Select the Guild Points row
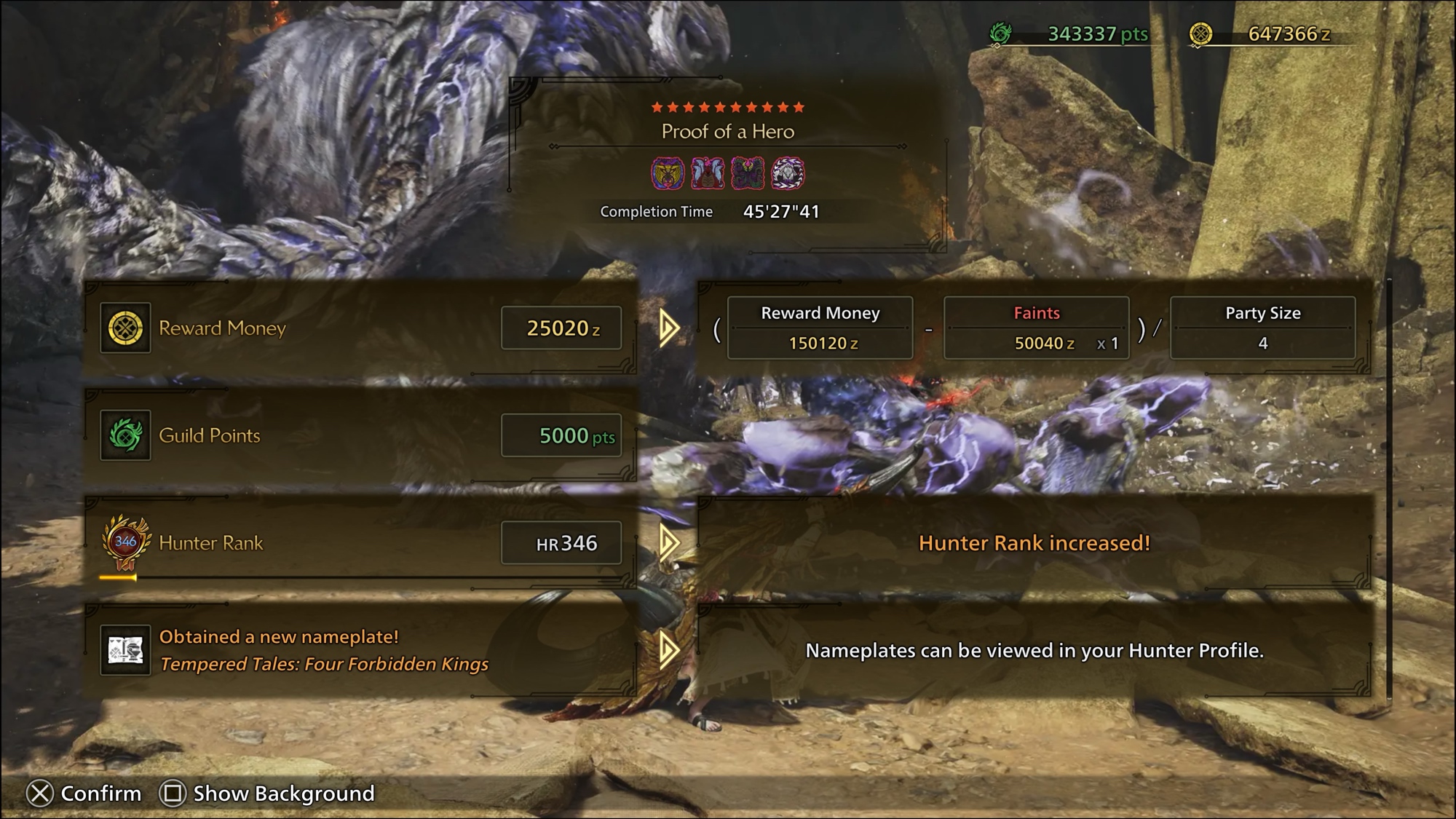Image resolution: width=1456 pixels, height=819 pixels. pyautogui.click(x=360, y=435)
